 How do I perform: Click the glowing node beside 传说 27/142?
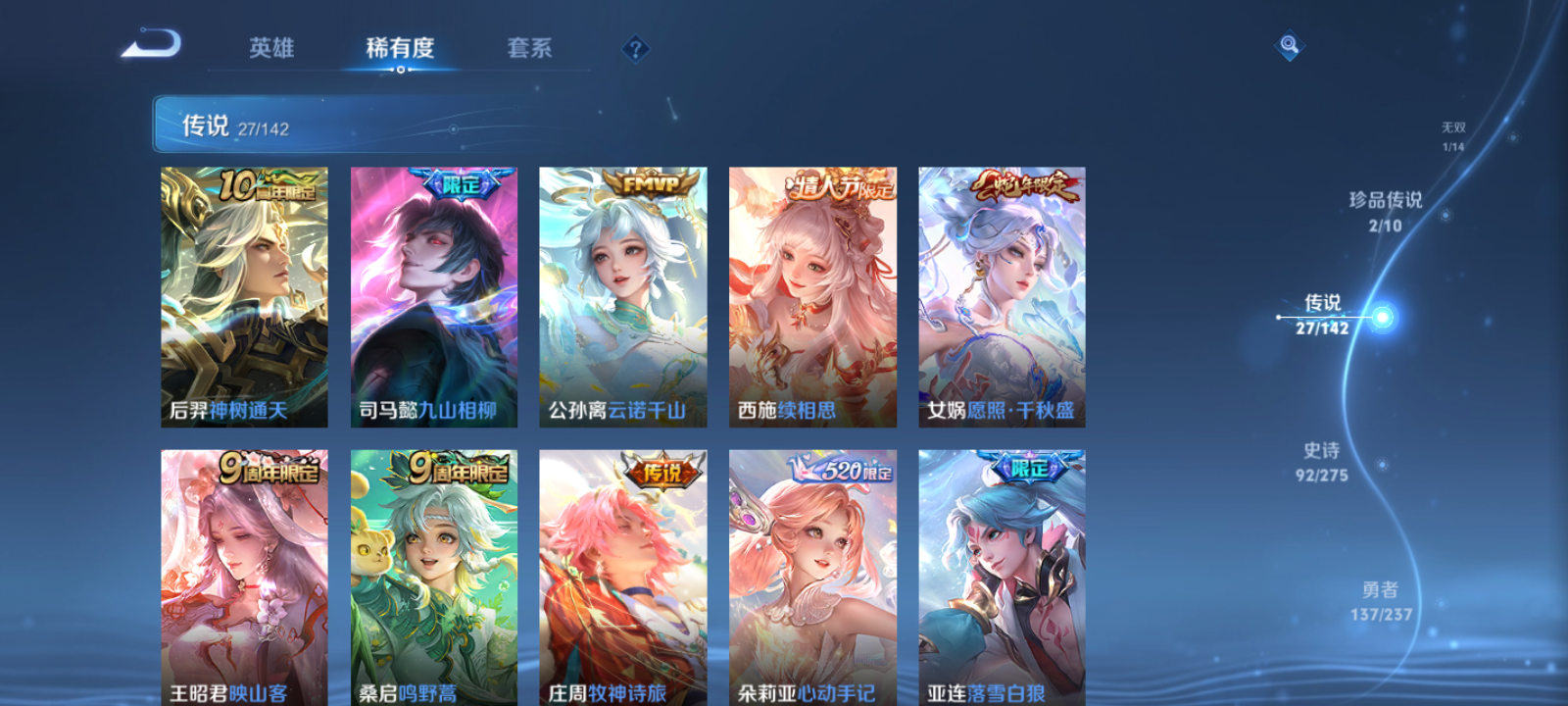pos(1380,317)
